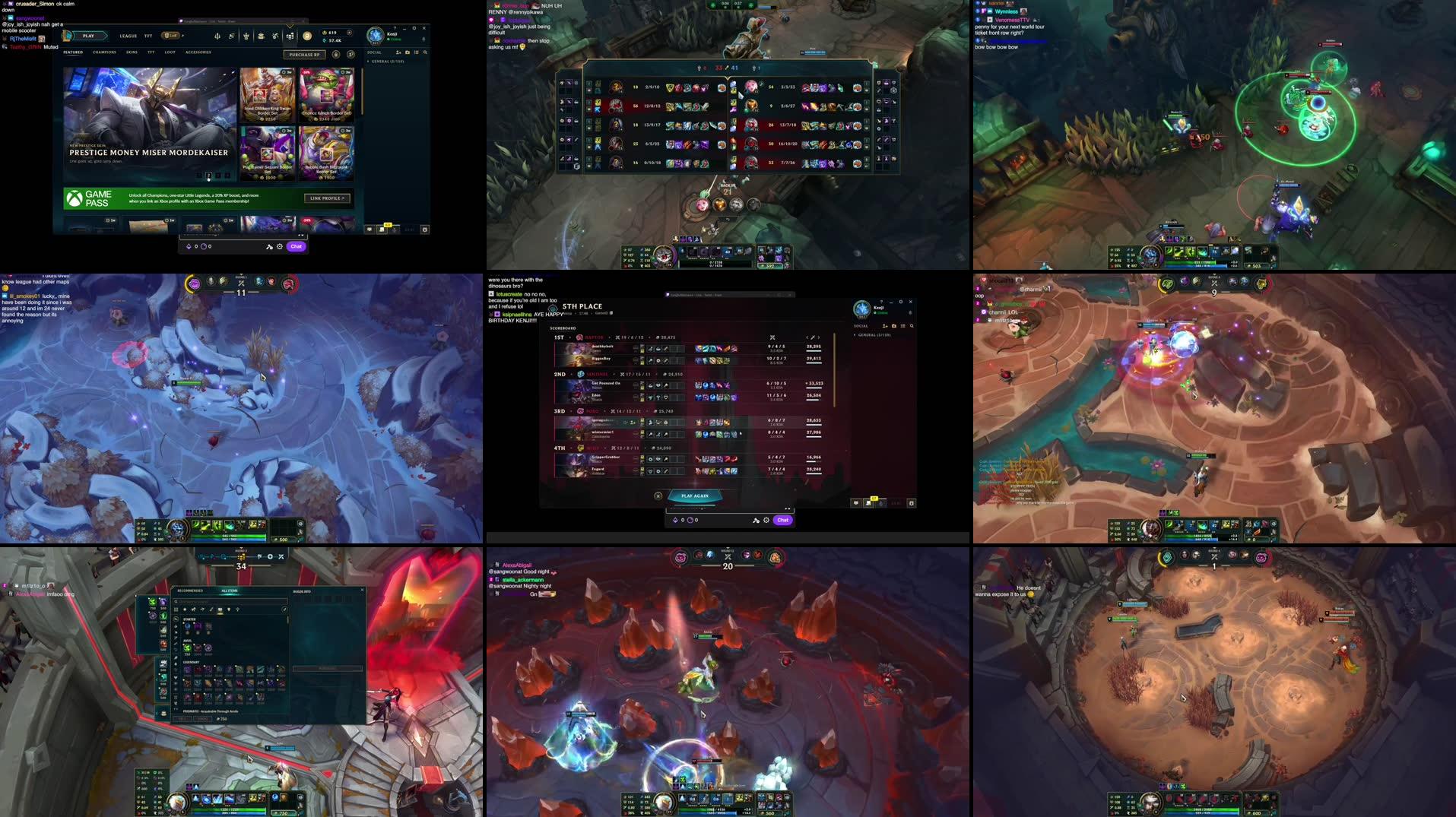The image size is (1456, 817).
Task: Open the chat overflow menu with the double chevron
Action: pos(300,235)
